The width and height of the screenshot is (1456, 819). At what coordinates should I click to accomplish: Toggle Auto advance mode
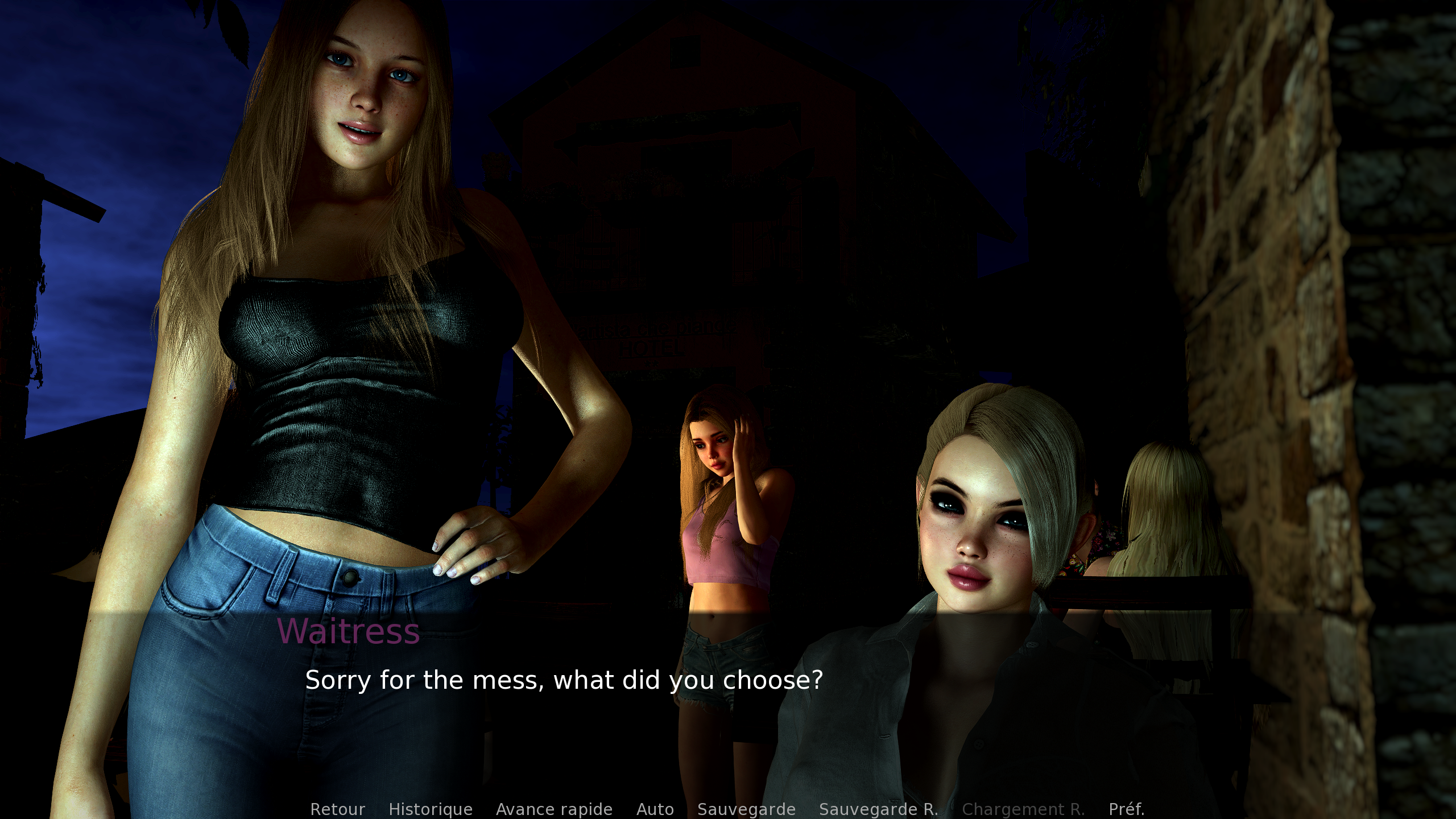[x=655, y=809]
